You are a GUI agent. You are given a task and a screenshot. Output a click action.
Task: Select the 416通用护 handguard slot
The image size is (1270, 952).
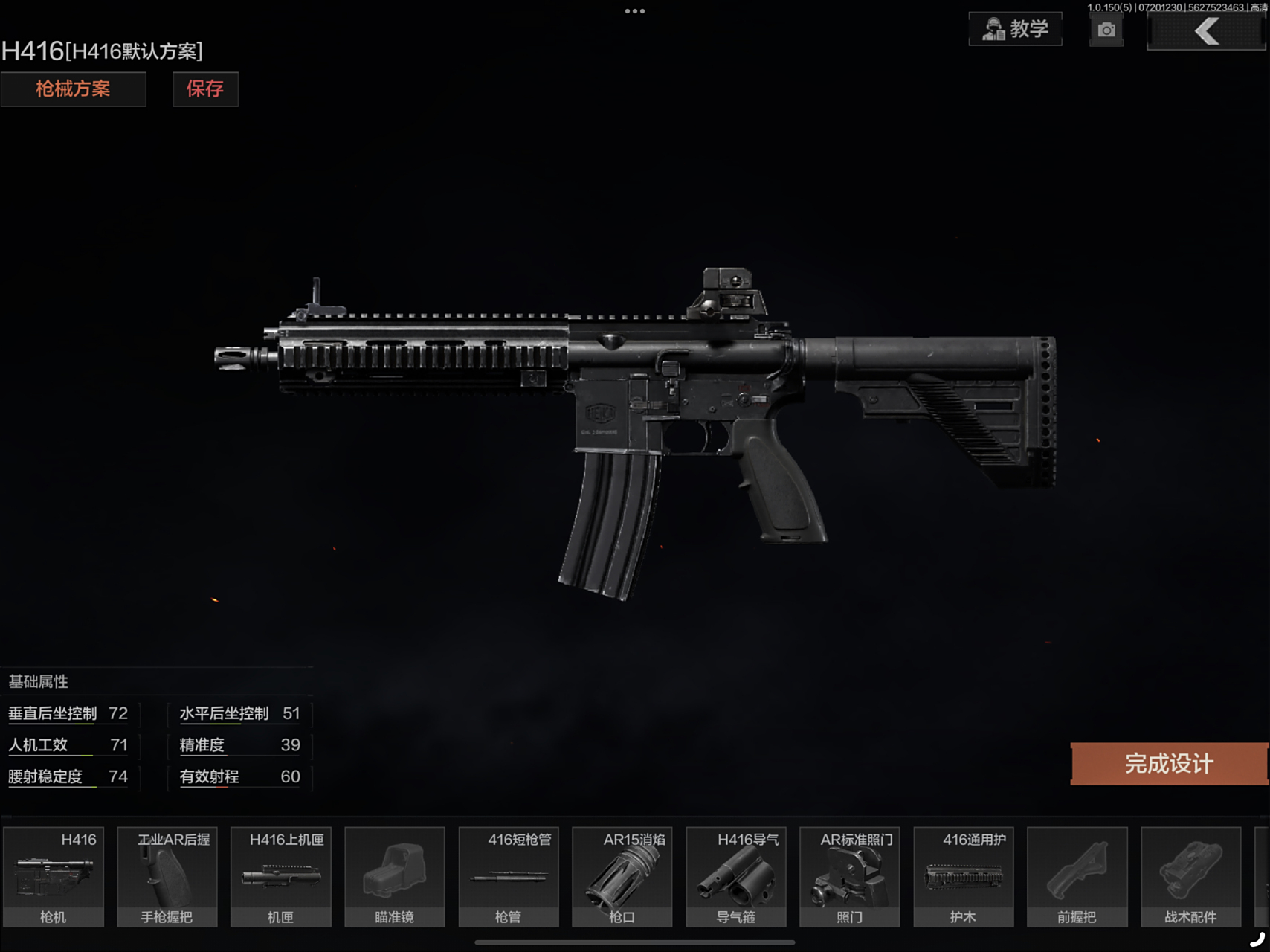click(964, 876)
